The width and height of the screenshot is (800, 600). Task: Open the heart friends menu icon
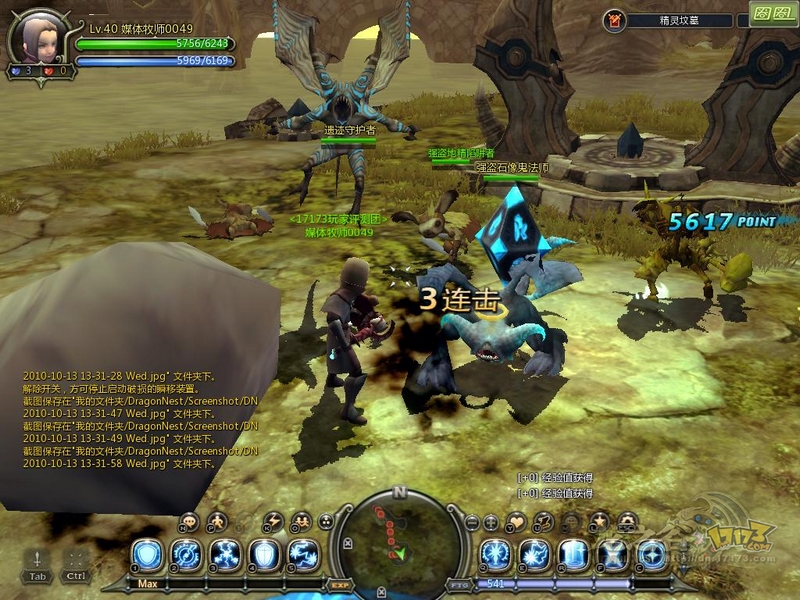point(516,522)
